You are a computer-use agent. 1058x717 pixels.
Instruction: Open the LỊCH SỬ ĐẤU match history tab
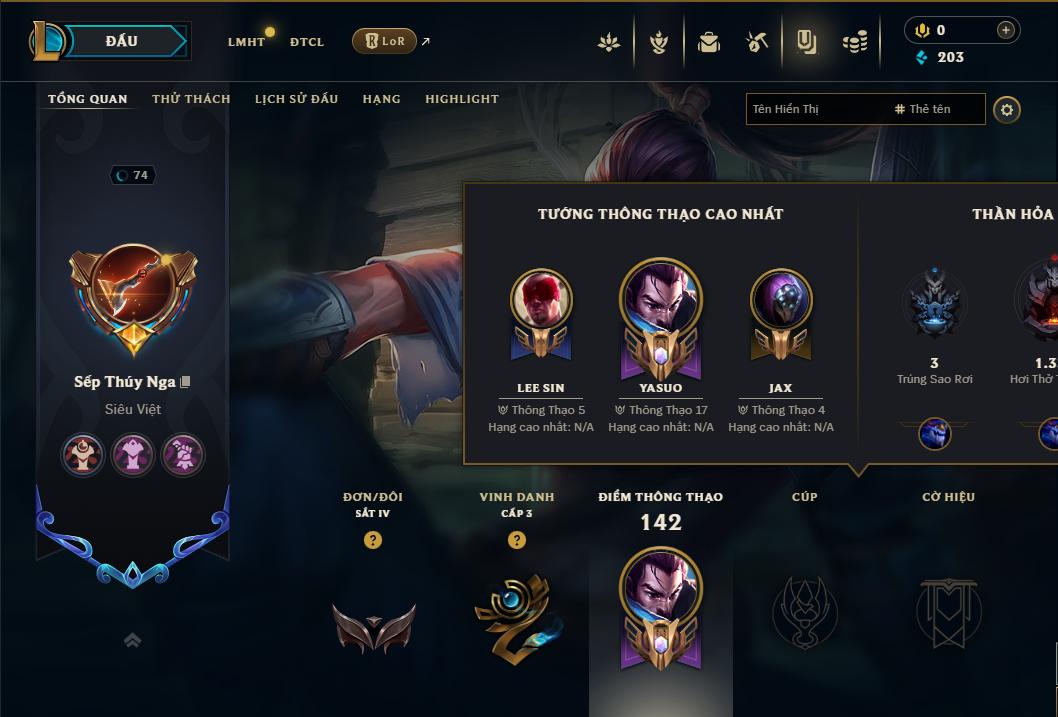(296, 99)
